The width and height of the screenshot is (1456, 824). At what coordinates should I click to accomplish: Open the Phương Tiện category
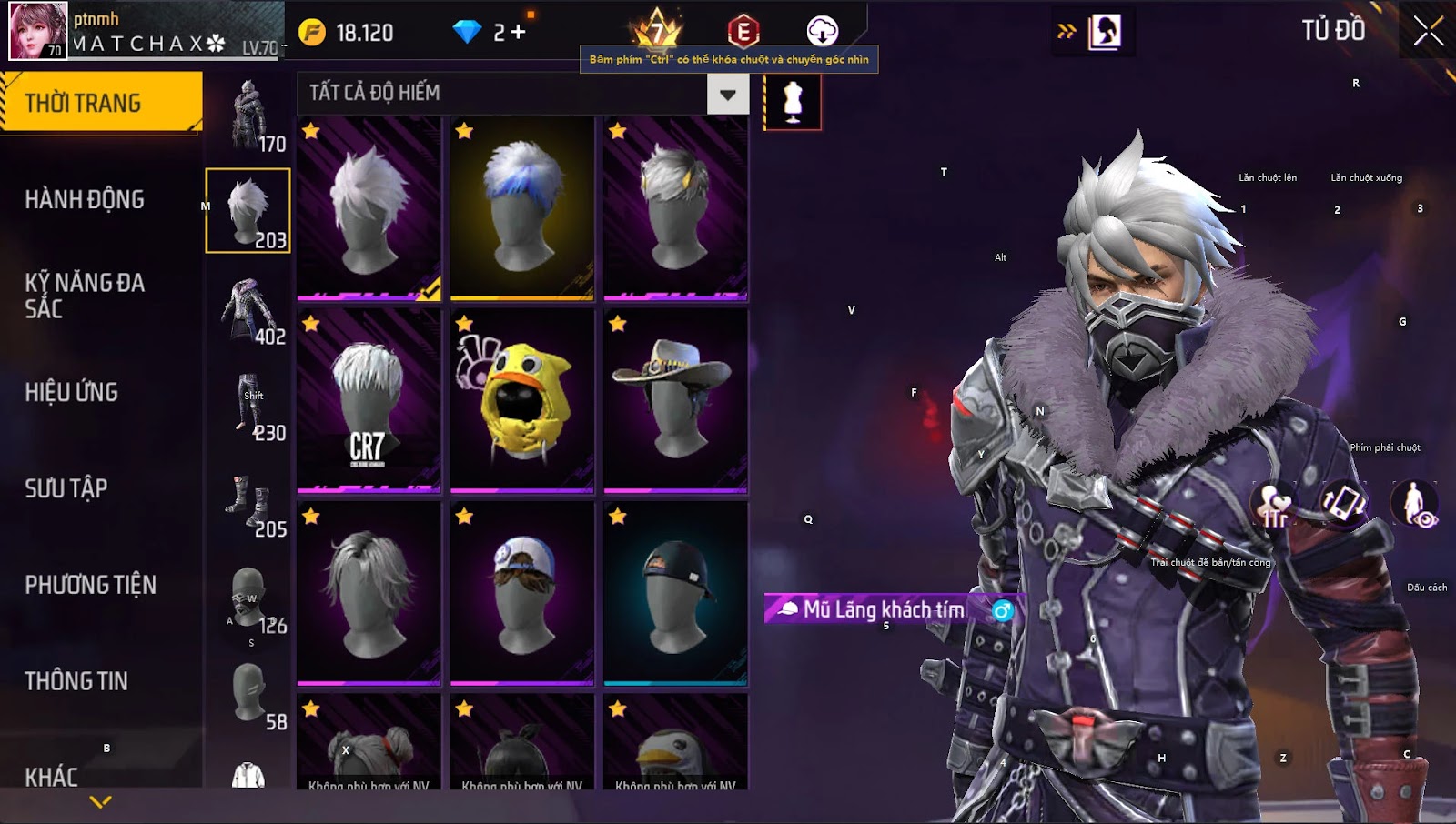click(x=91, y=585)
